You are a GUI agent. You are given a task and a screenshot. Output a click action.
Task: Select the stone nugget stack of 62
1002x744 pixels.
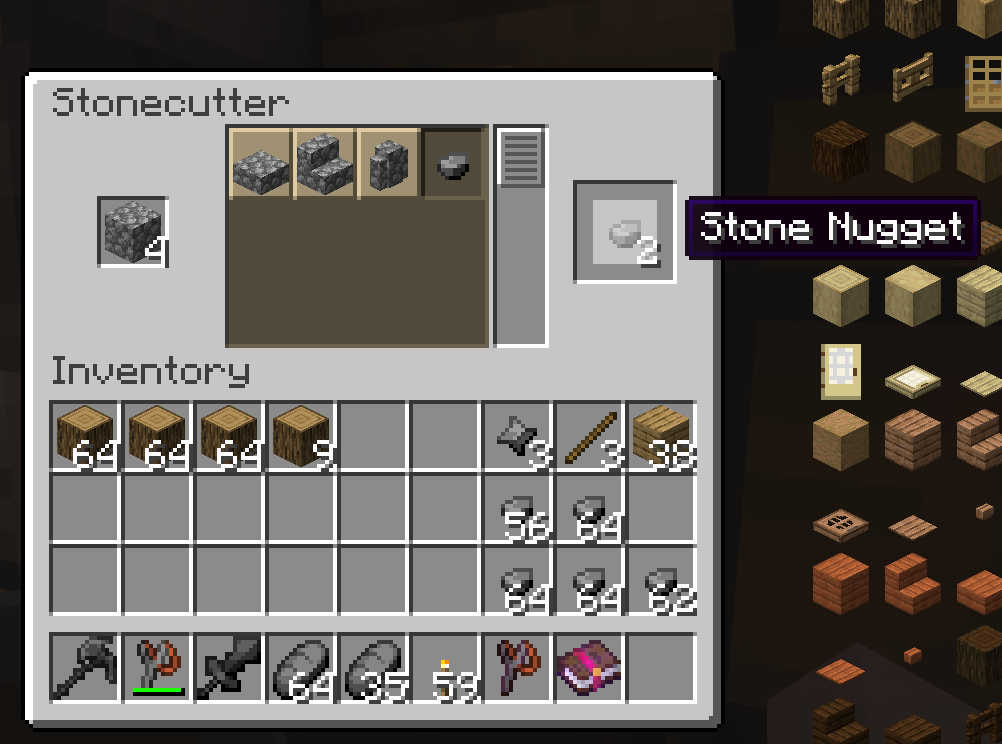[661, 580]
